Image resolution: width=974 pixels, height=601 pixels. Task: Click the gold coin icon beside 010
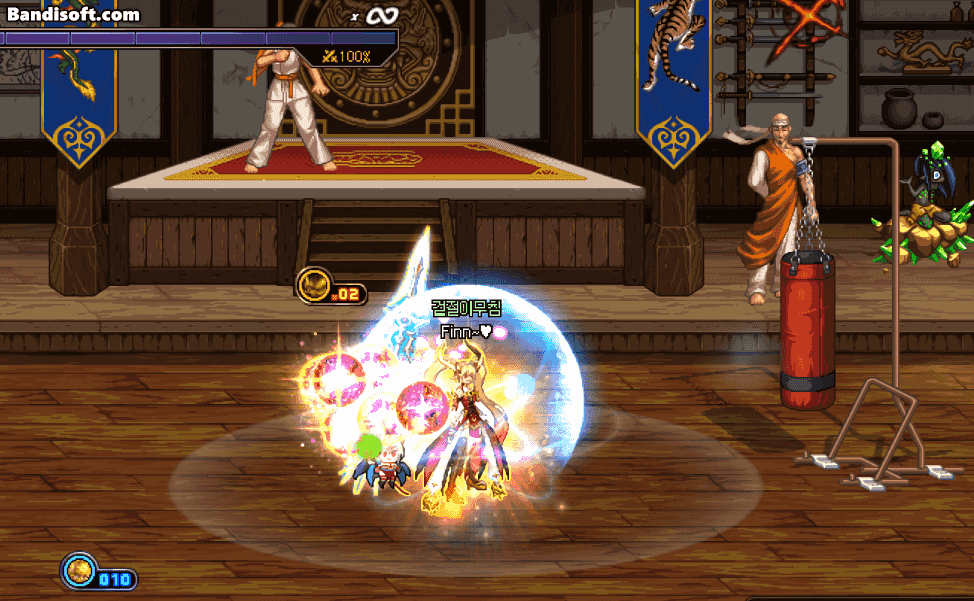point(78,572)
